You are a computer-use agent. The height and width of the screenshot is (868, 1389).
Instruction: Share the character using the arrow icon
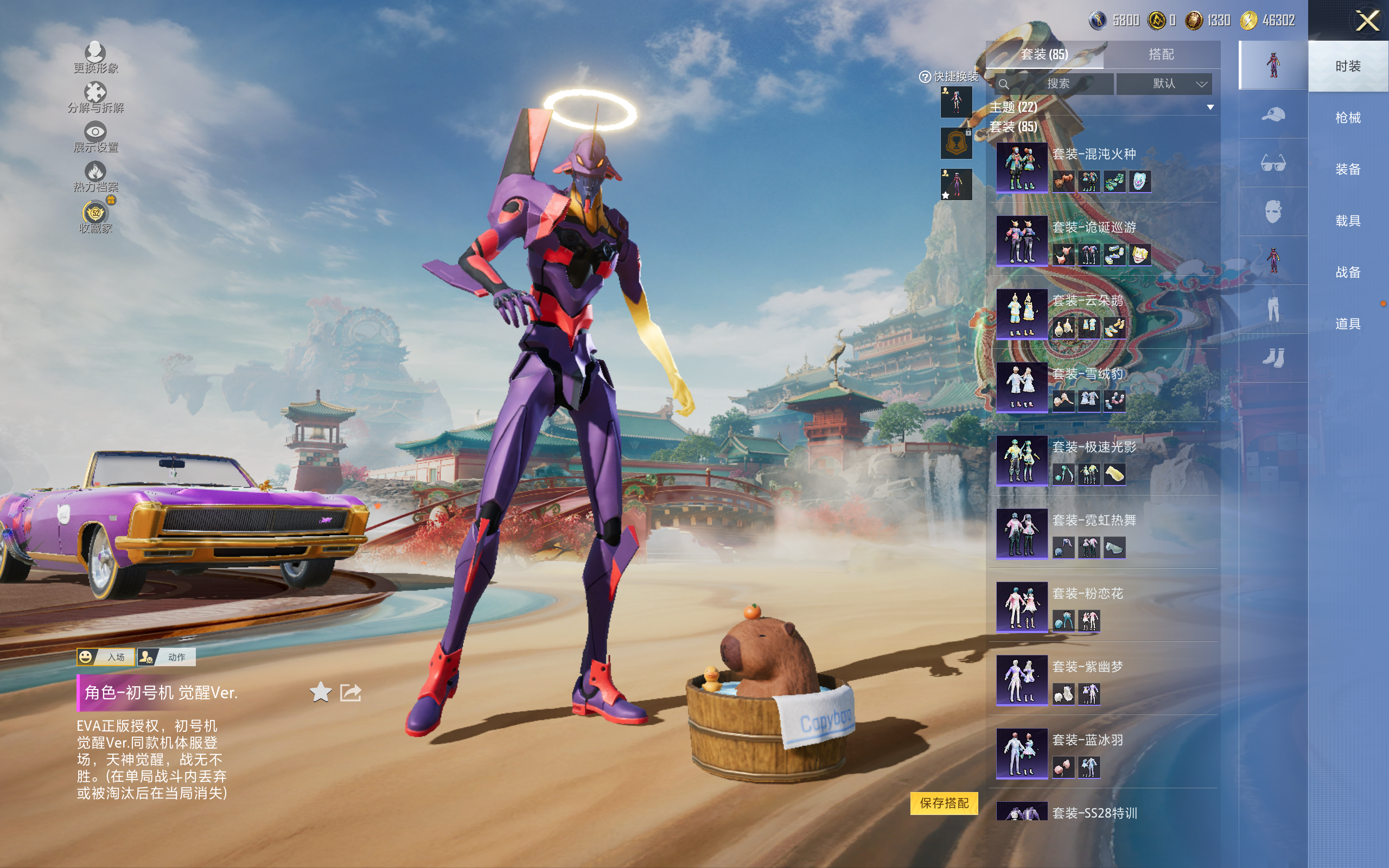(351, 692)
